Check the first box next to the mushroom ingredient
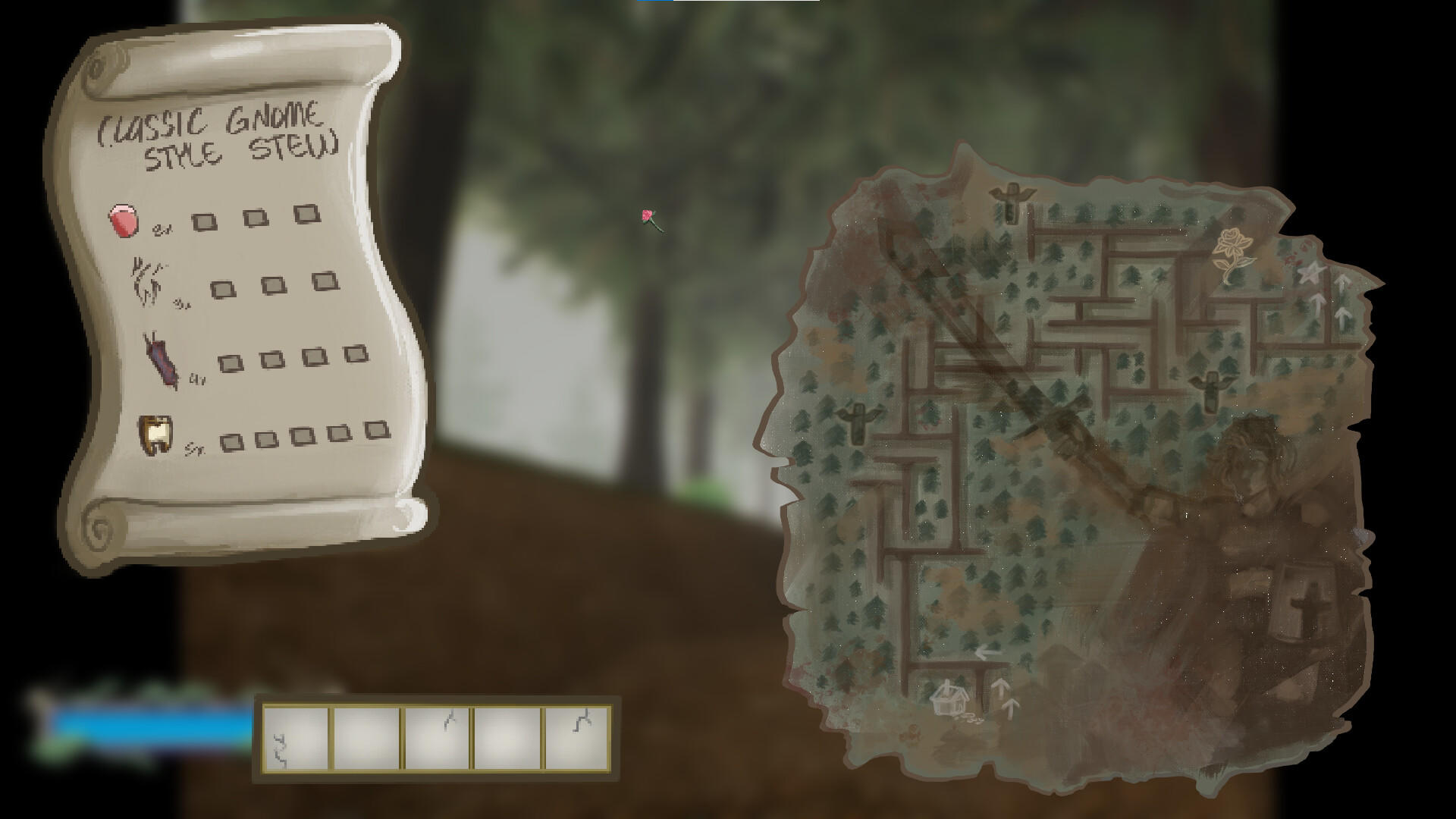Viewport: 1456px width, 819px height. tap(203, 220)
